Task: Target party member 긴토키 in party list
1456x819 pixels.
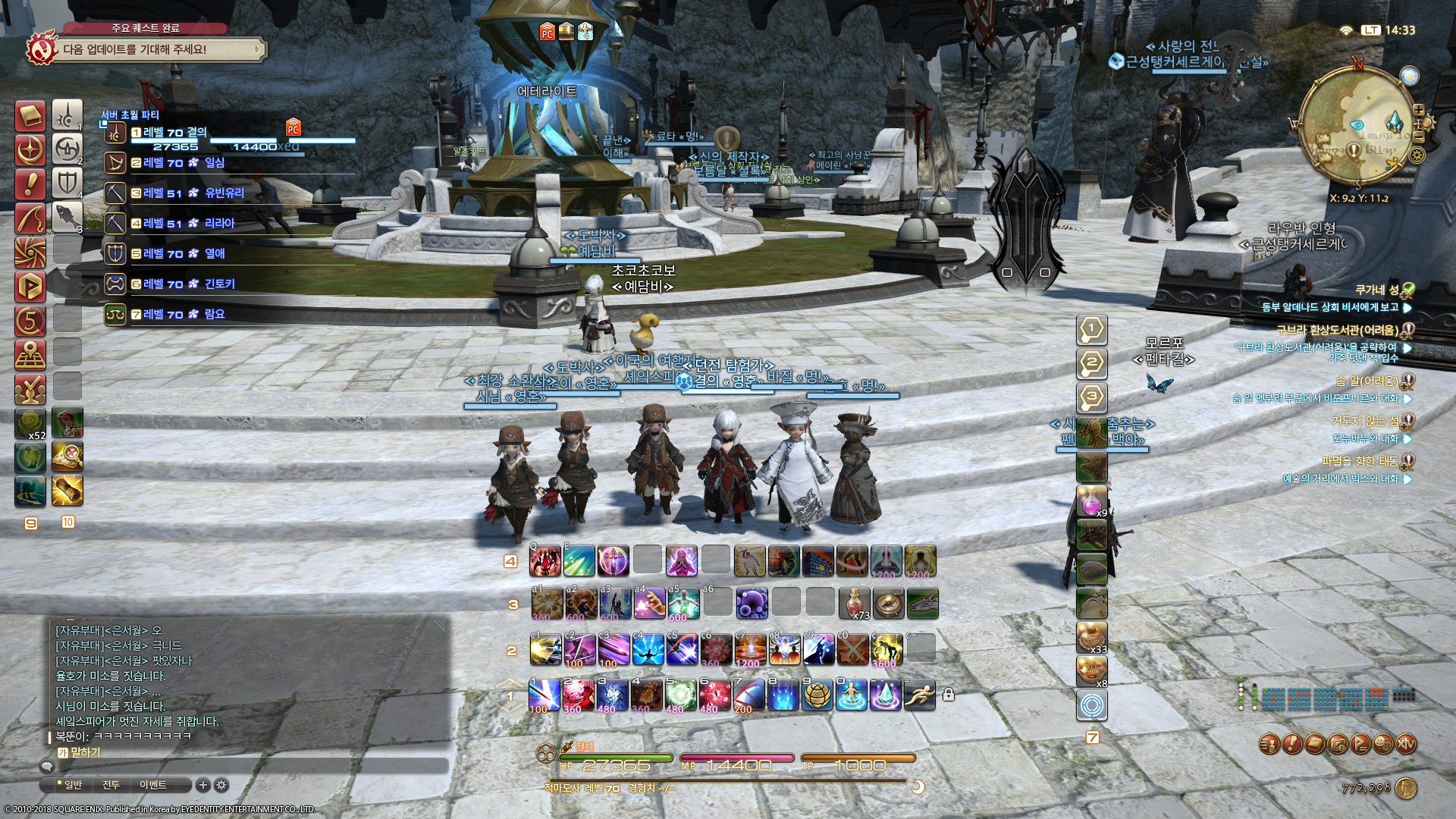Action: tap(219, 284)
